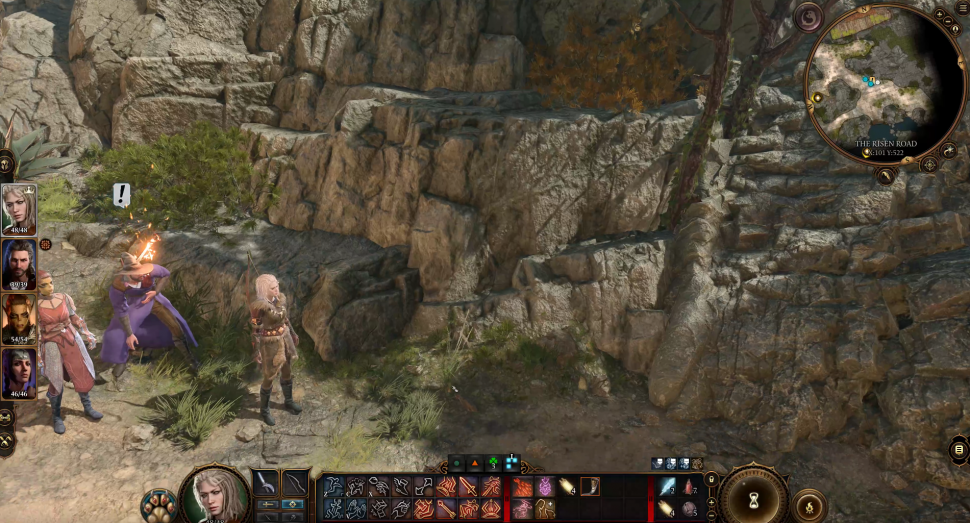Click the feather button below the minimap
The image size is (970, 523).
click(x=886, y=176)
